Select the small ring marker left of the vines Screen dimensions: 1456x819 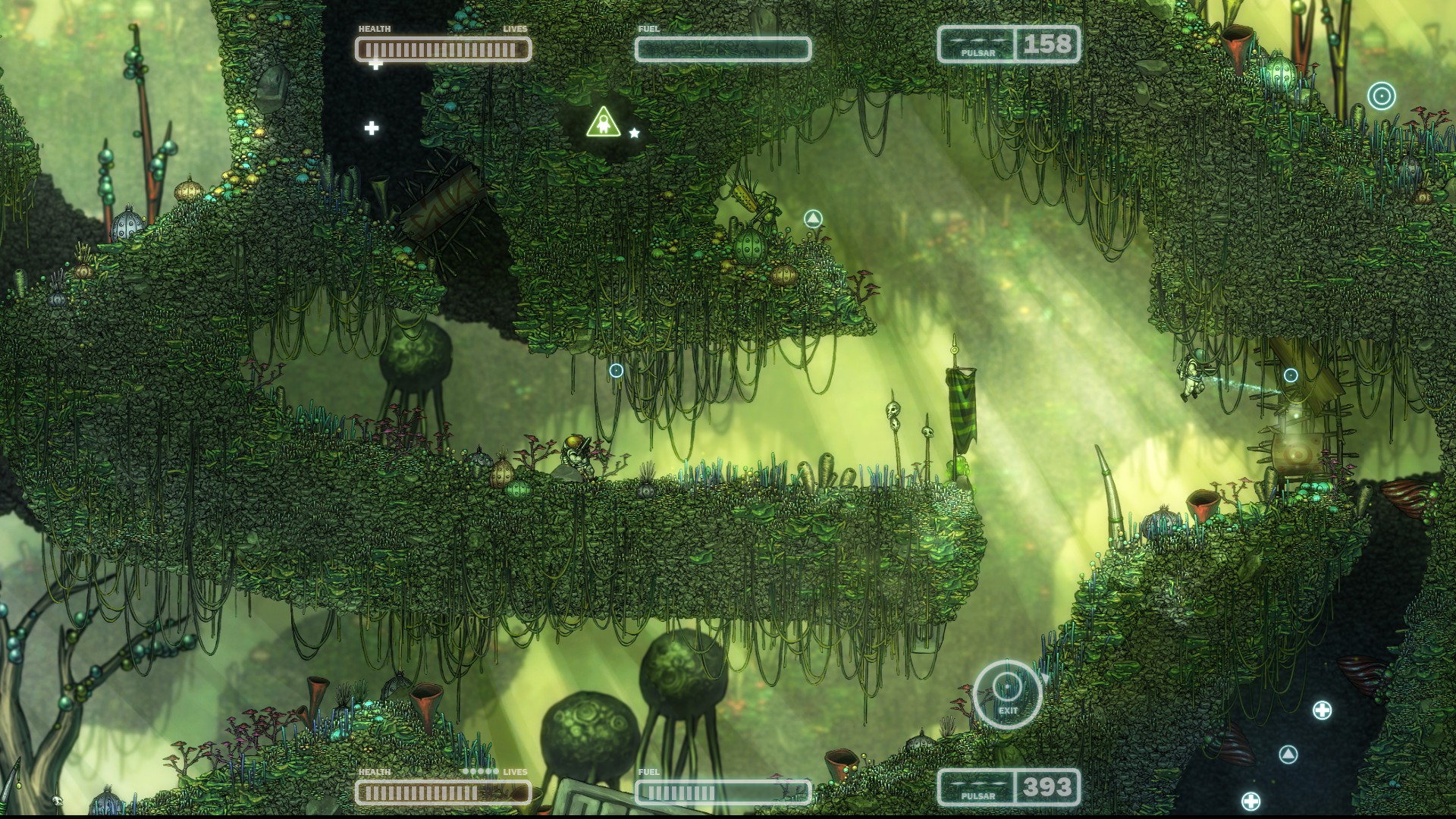[x=615, y=372]
